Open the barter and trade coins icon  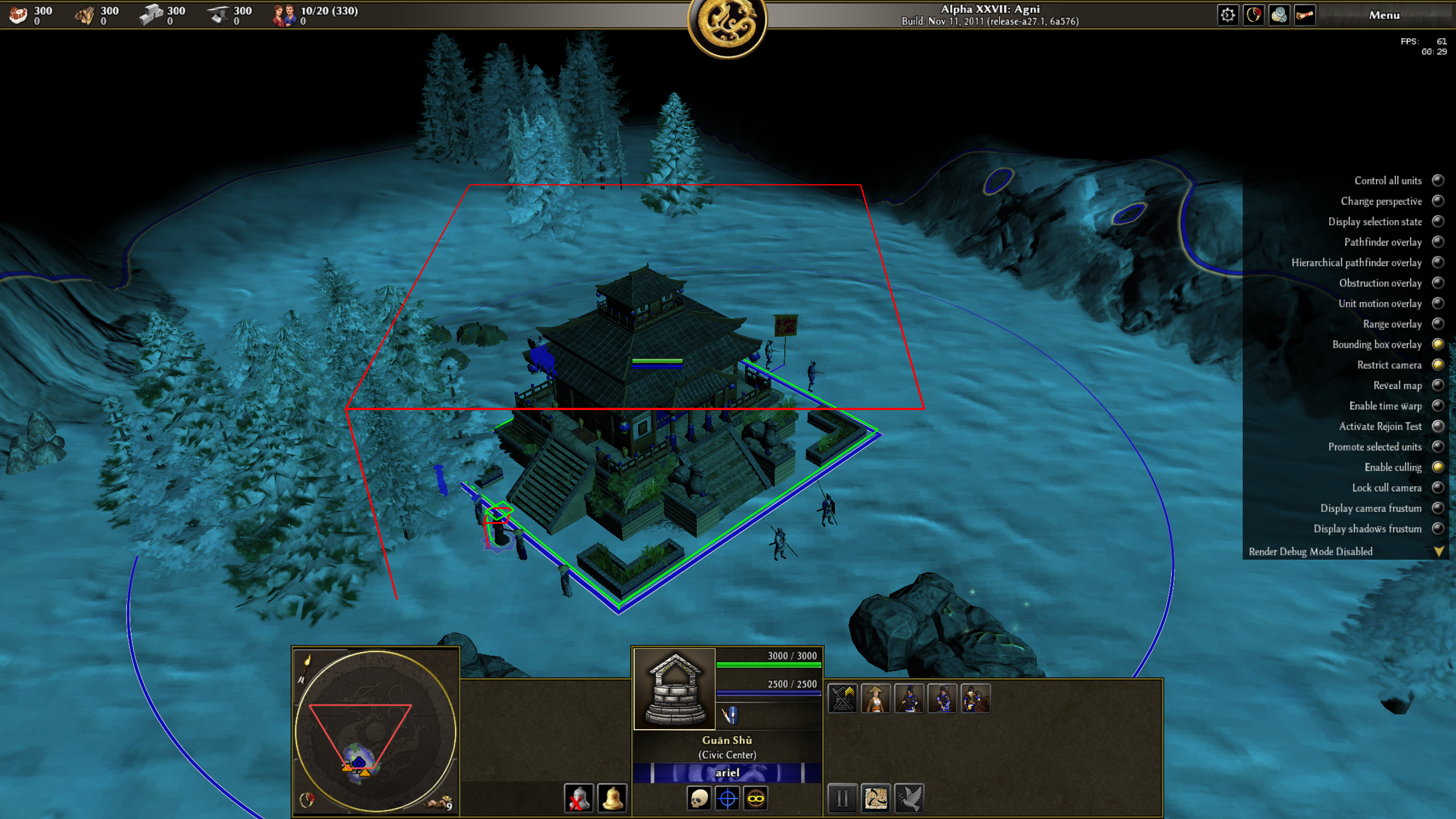pyautogui.click(x=1279, y=15)
